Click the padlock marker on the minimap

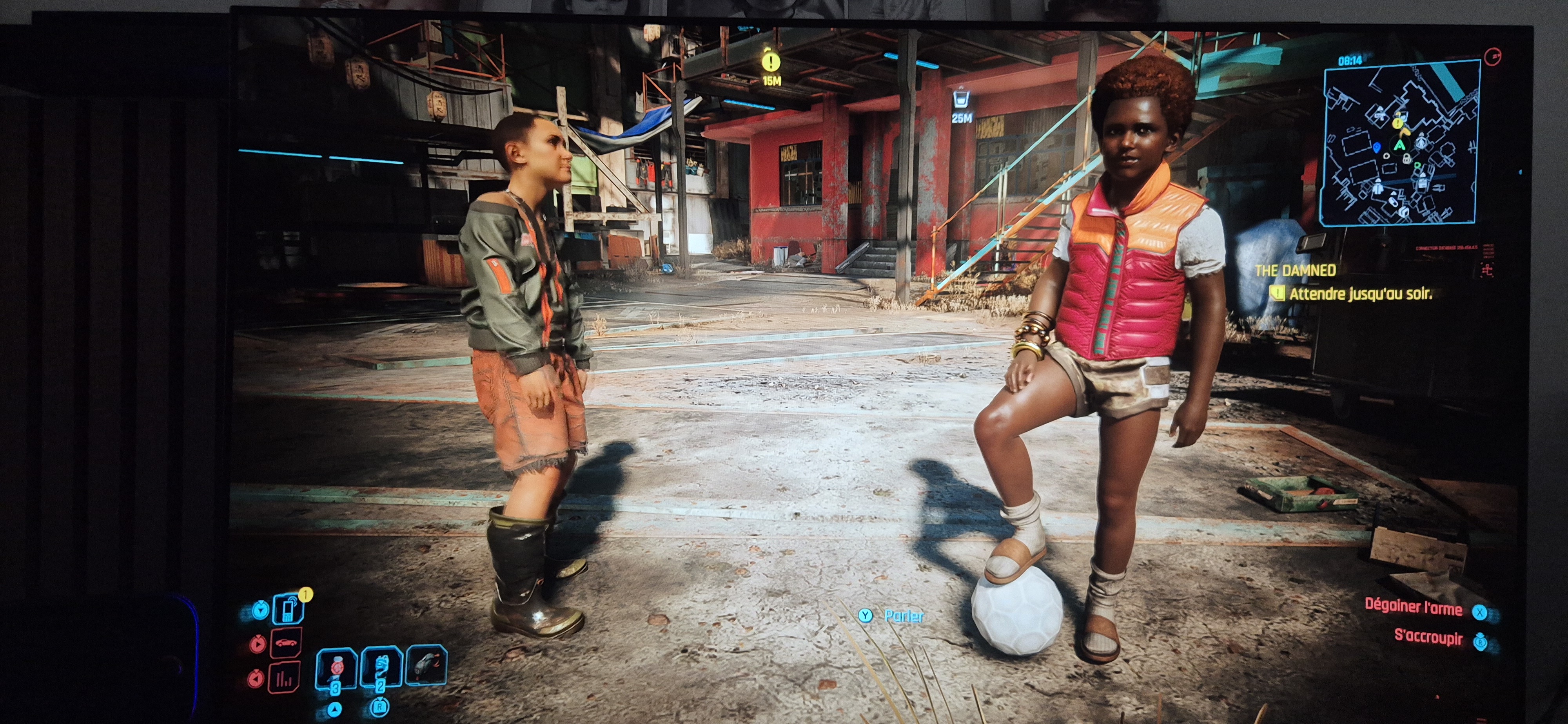pyautogui.click(x=1407, y=159)
